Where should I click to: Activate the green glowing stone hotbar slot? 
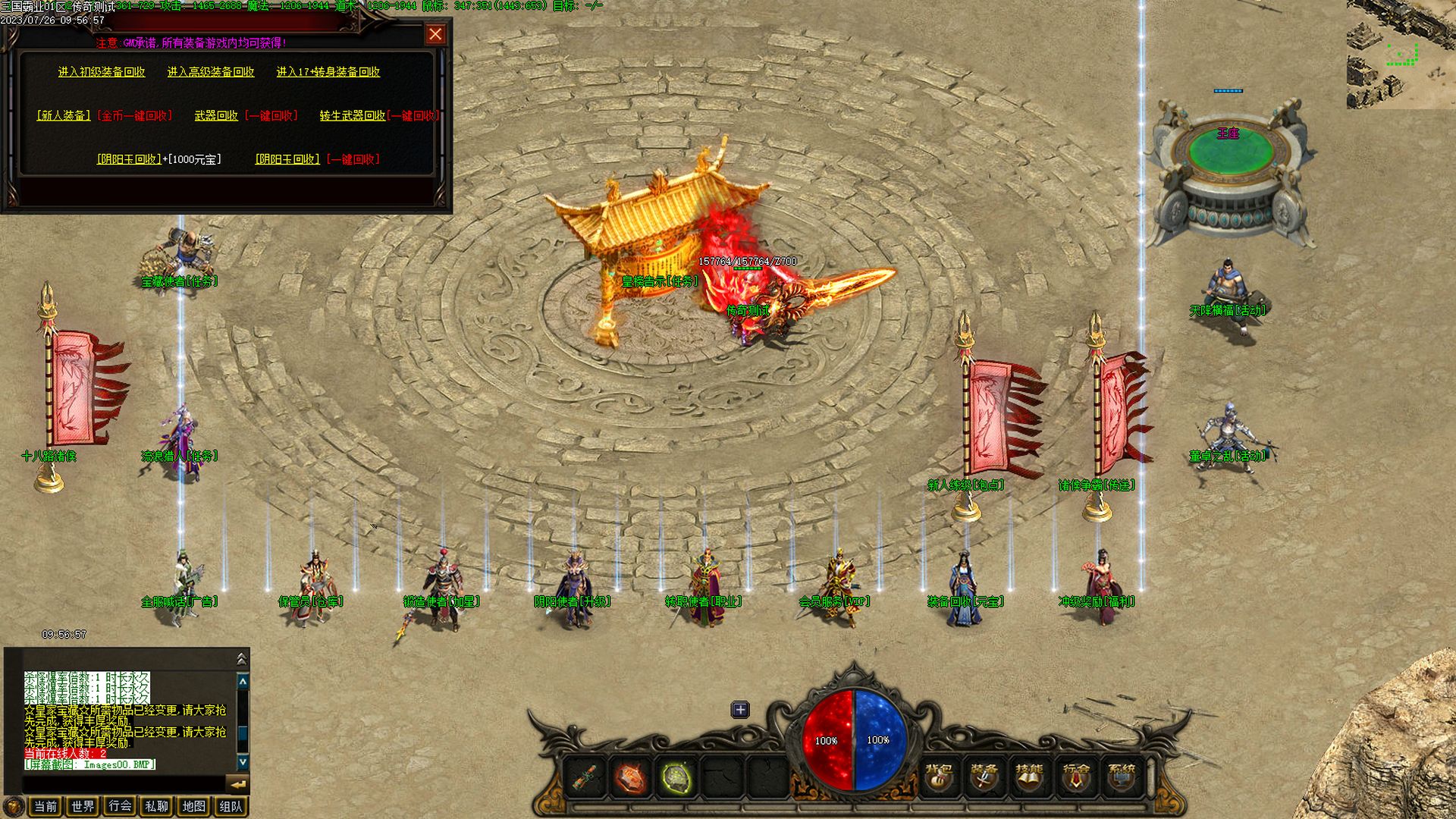tap(676, 778)
